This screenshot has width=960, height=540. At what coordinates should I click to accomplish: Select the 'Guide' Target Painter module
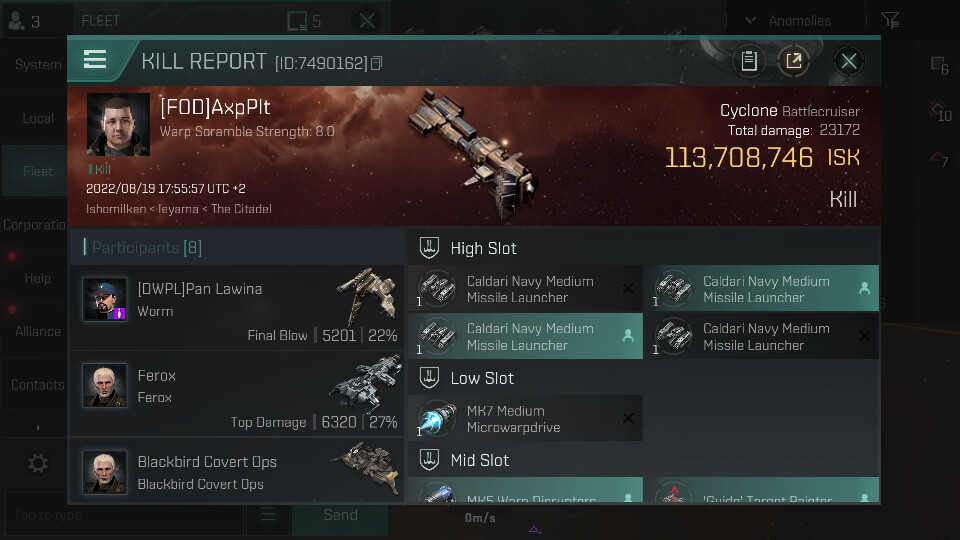click(x=761, y=494)
